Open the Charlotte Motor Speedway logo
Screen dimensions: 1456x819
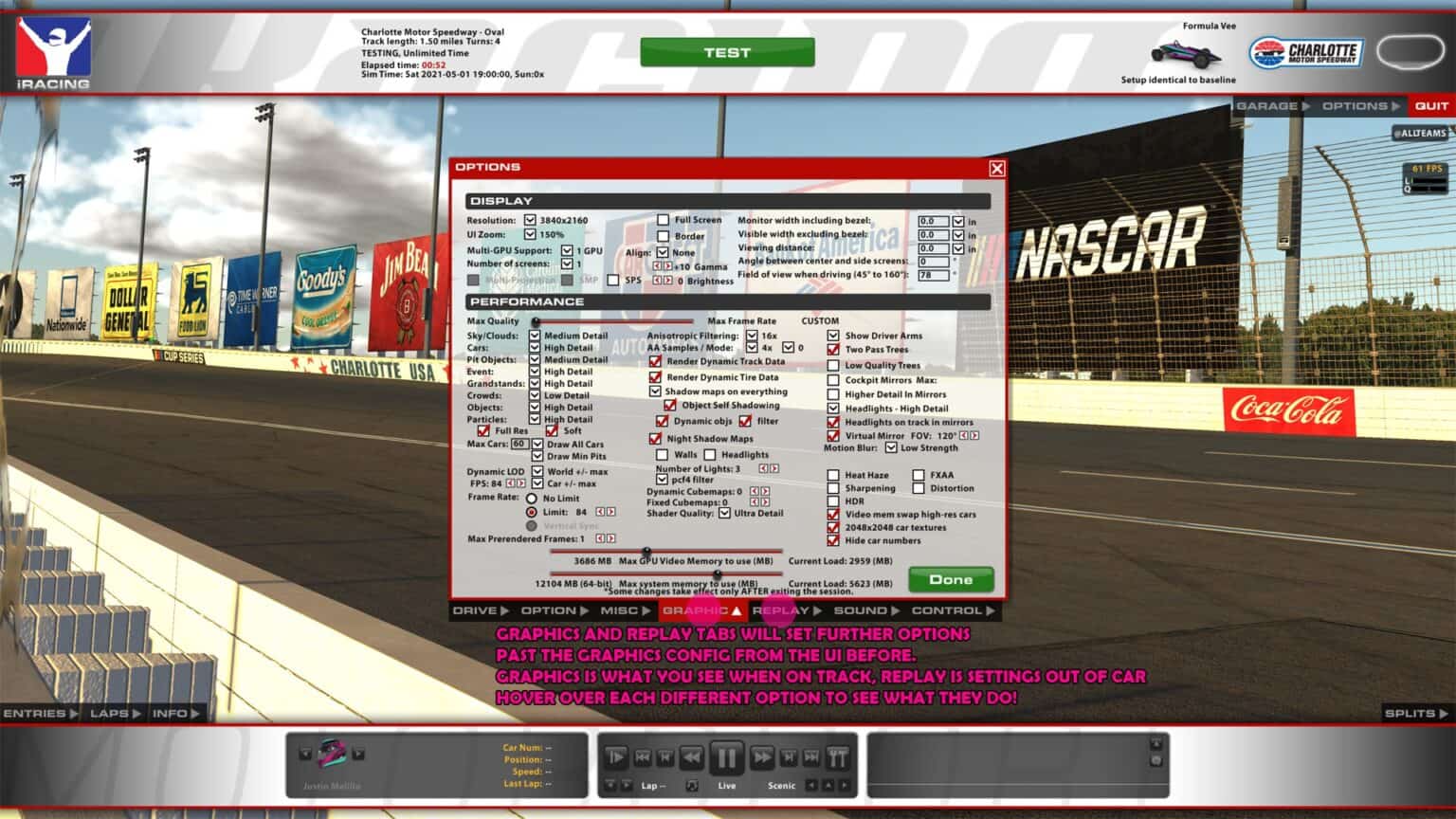click(x=1306, y=54)
